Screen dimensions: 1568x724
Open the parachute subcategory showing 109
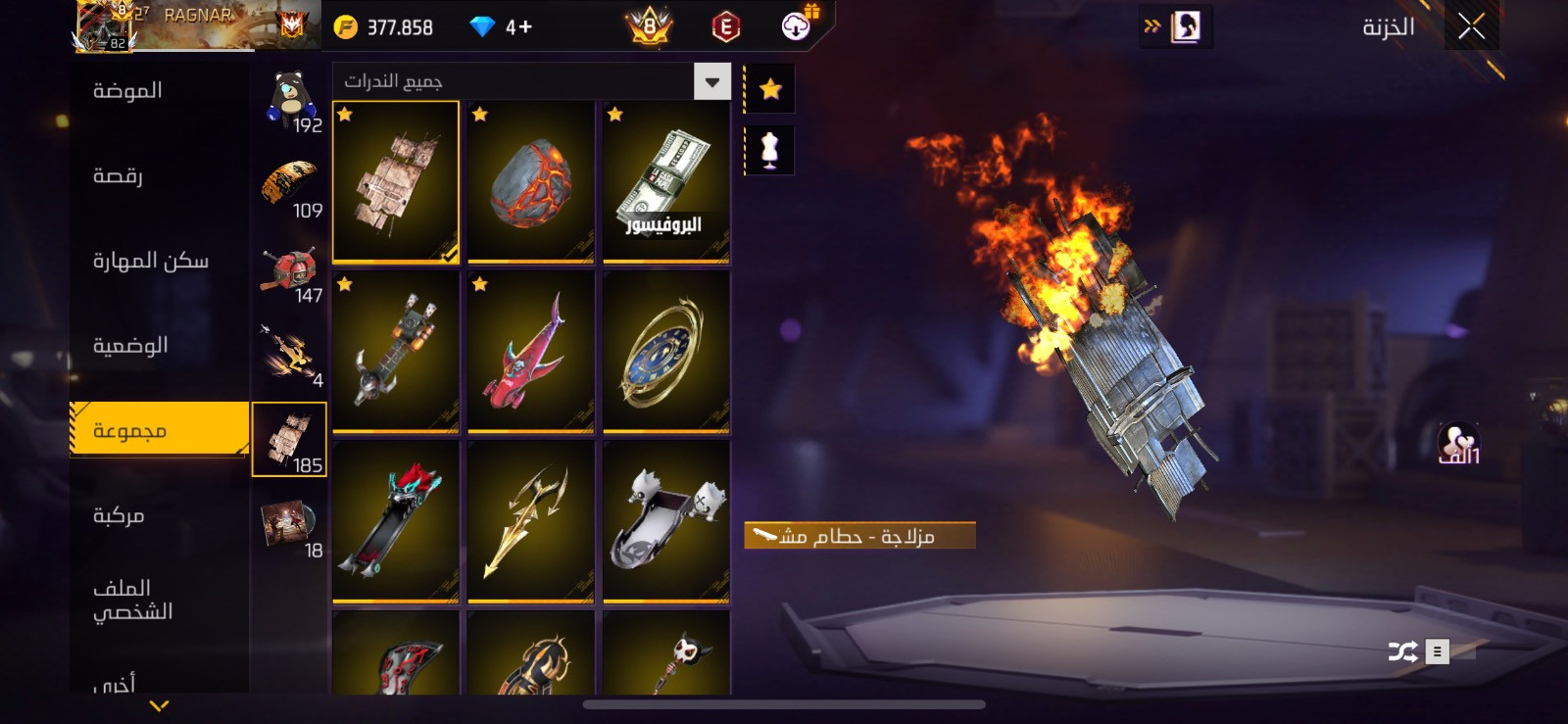[290, 186]
